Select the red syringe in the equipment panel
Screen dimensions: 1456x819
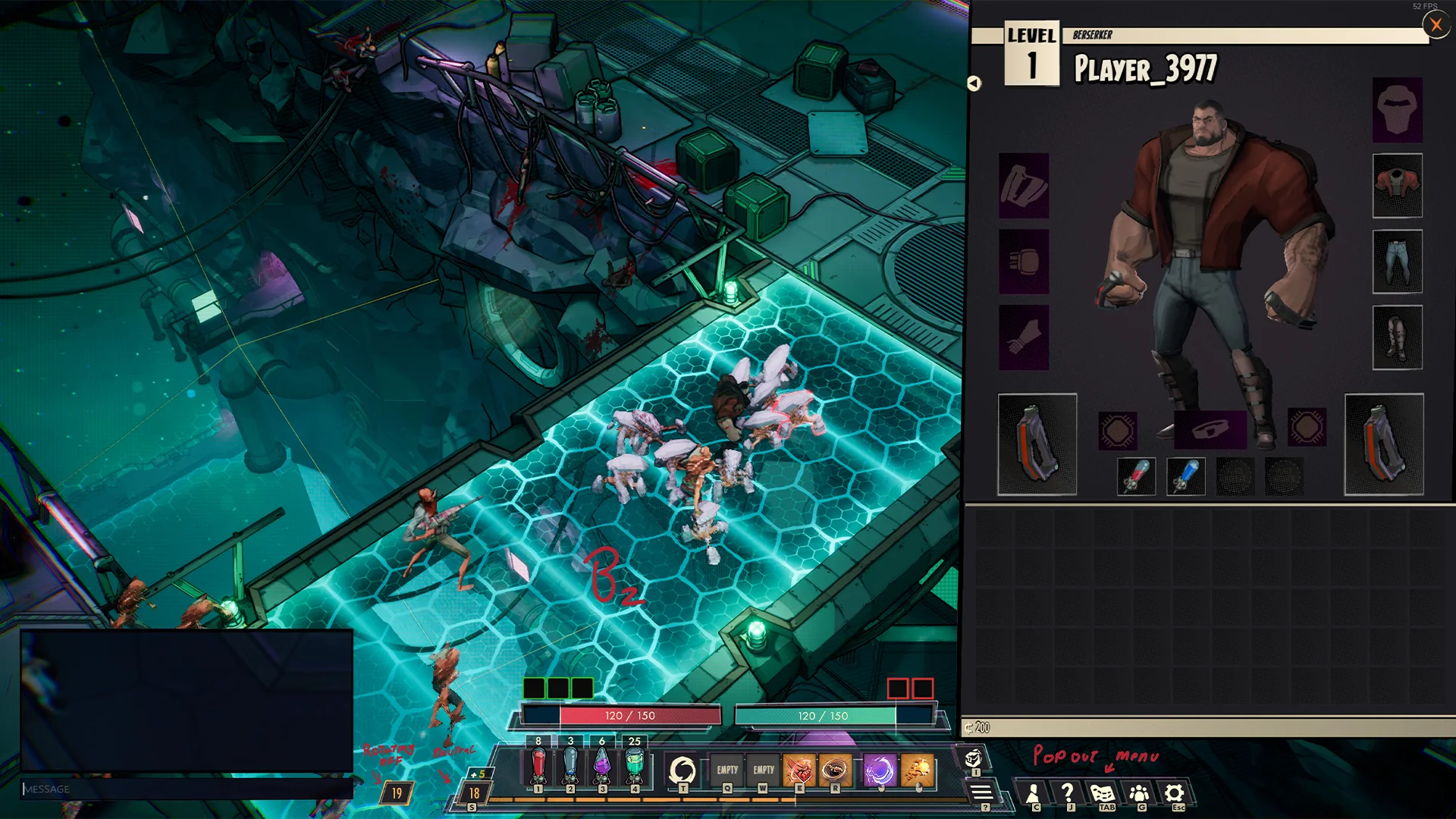[x=1136, y=477]
